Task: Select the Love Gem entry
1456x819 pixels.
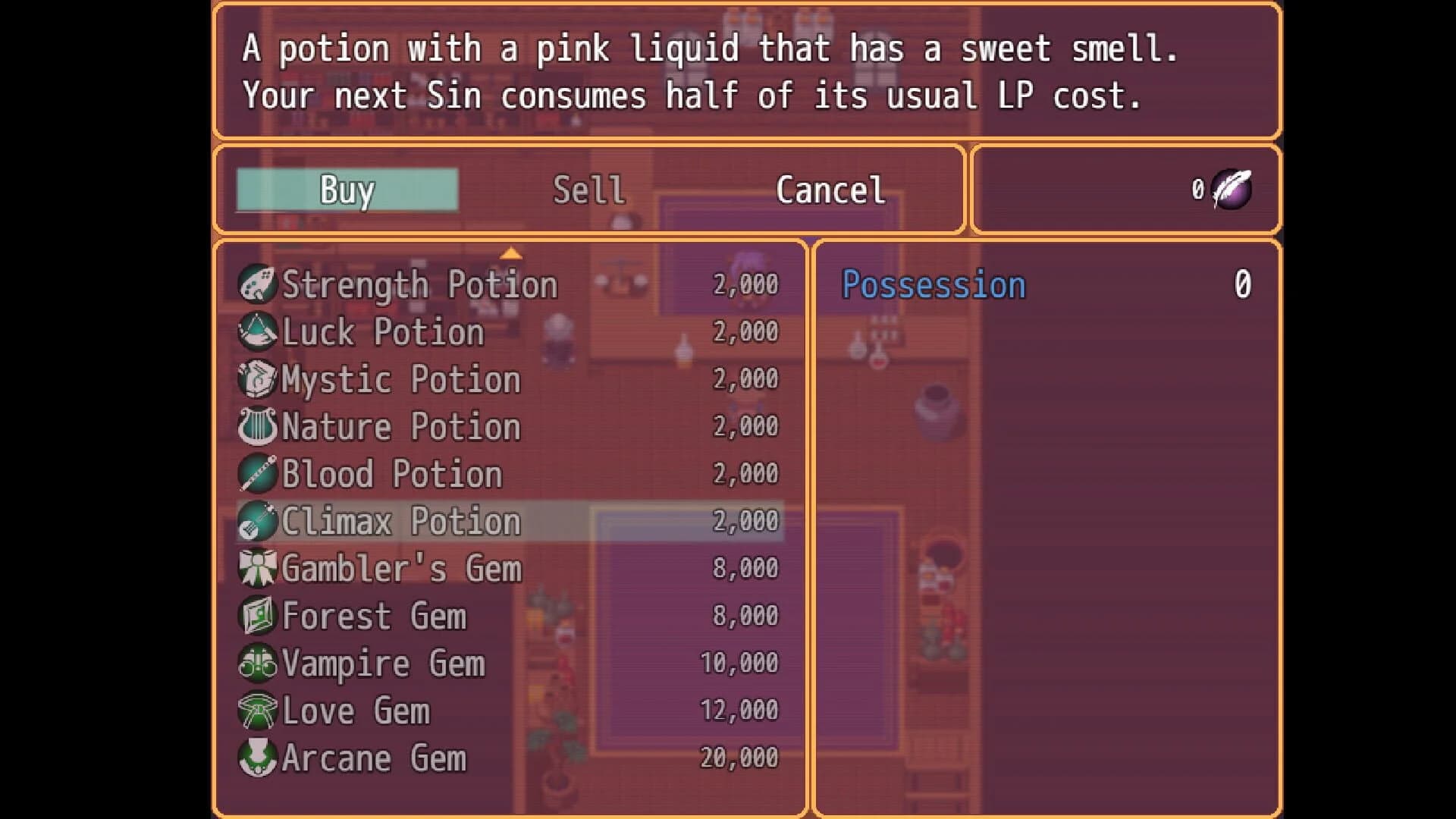Action: click(x=354, y=710)
